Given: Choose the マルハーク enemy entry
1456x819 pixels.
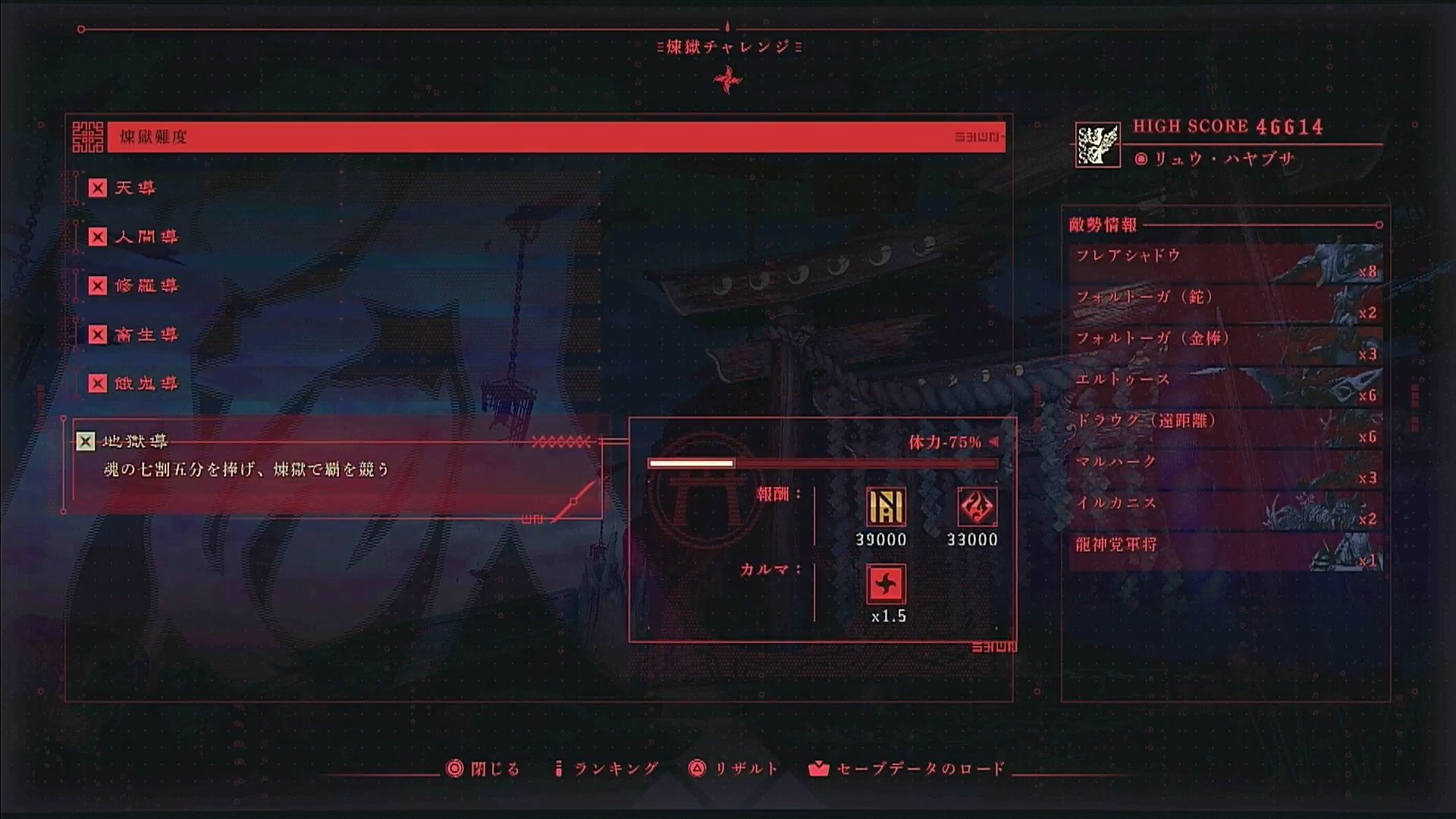Looking at the screenshot, I should point(1225,469).
